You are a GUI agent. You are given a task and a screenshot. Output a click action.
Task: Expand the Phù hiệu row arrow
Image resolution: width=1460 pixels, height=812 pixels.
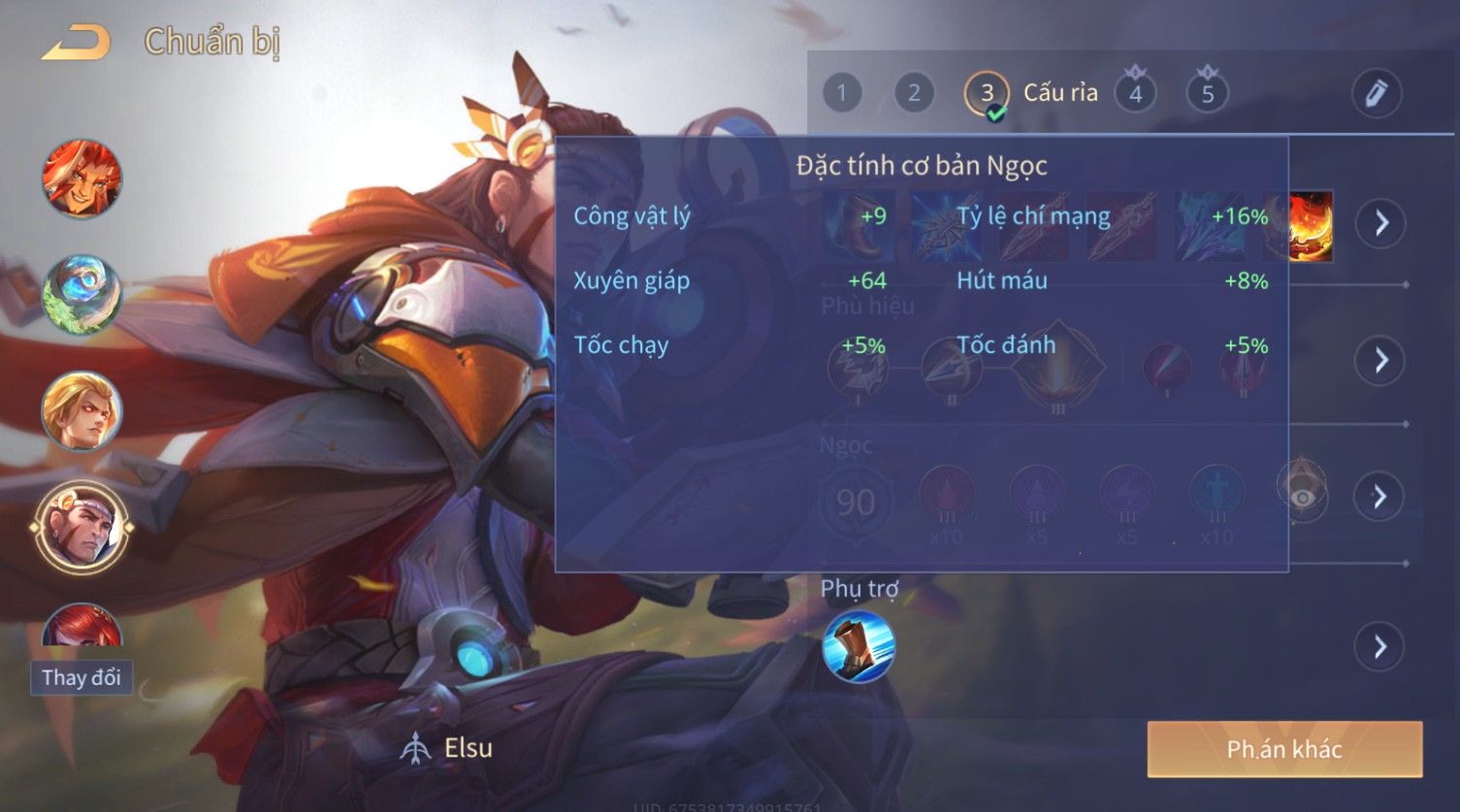point(1380,361)
